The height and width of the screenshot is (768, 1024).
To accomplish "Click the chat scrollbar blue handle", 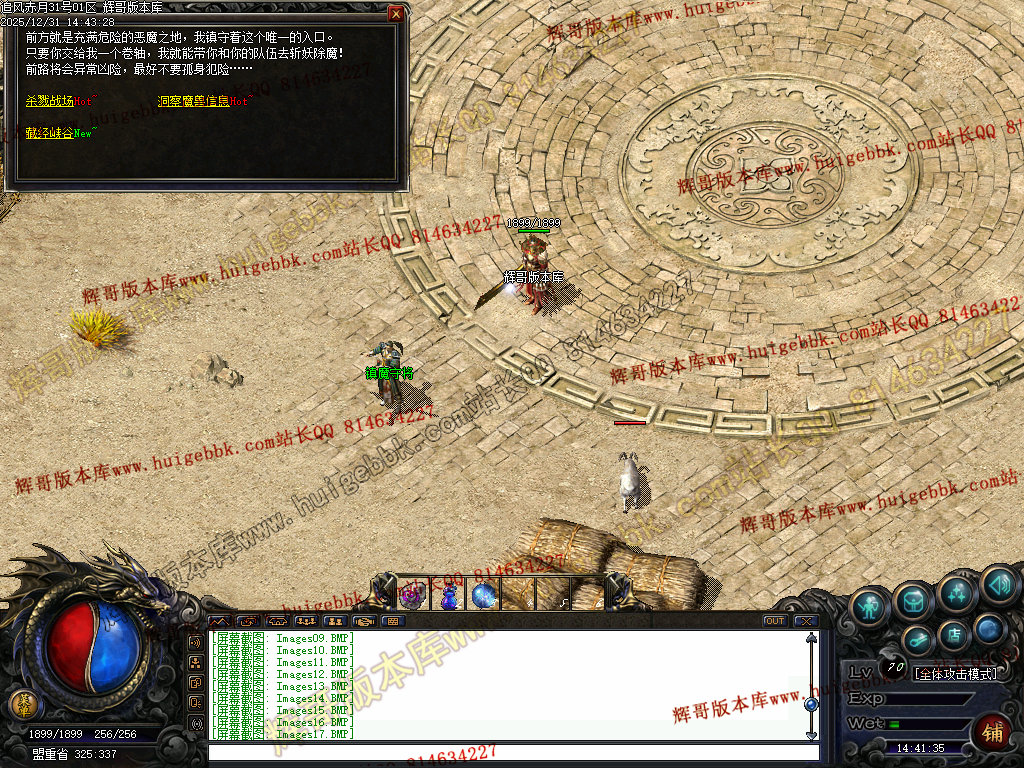I will (811, 704).
